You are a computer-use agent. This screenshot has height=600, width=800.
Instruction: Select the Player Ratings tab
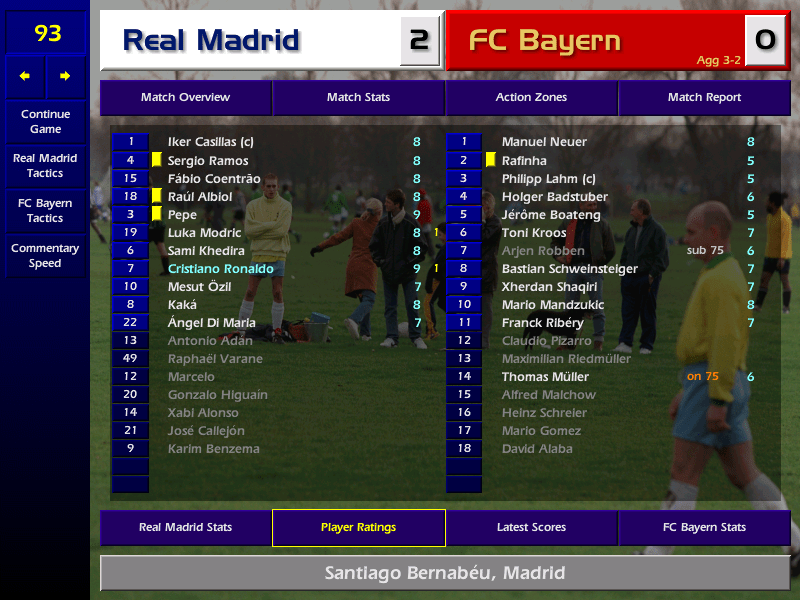[x=358, y=528]
